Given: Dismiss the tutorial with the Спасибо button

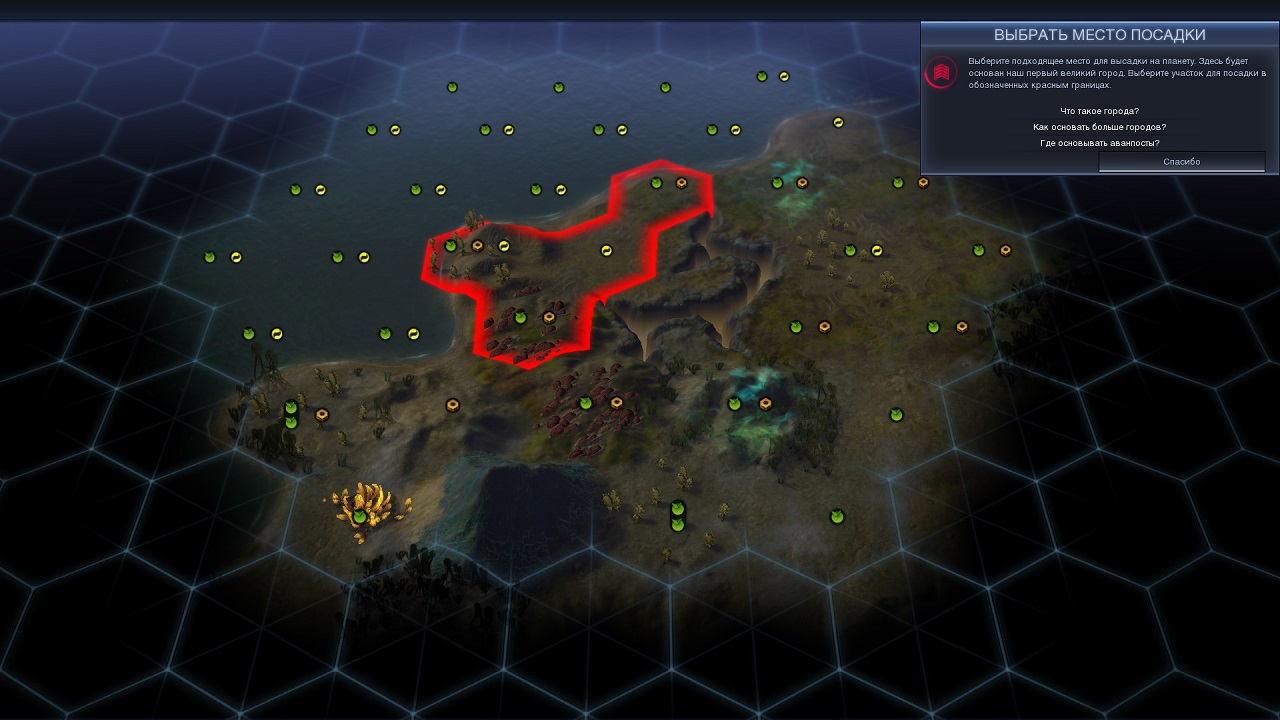Looking at the screenshot, I should (1181, 162).
